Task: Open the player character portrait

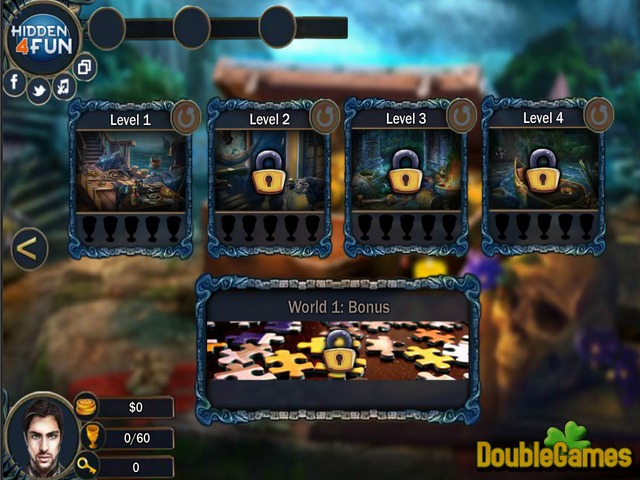Action: (39, 437)
